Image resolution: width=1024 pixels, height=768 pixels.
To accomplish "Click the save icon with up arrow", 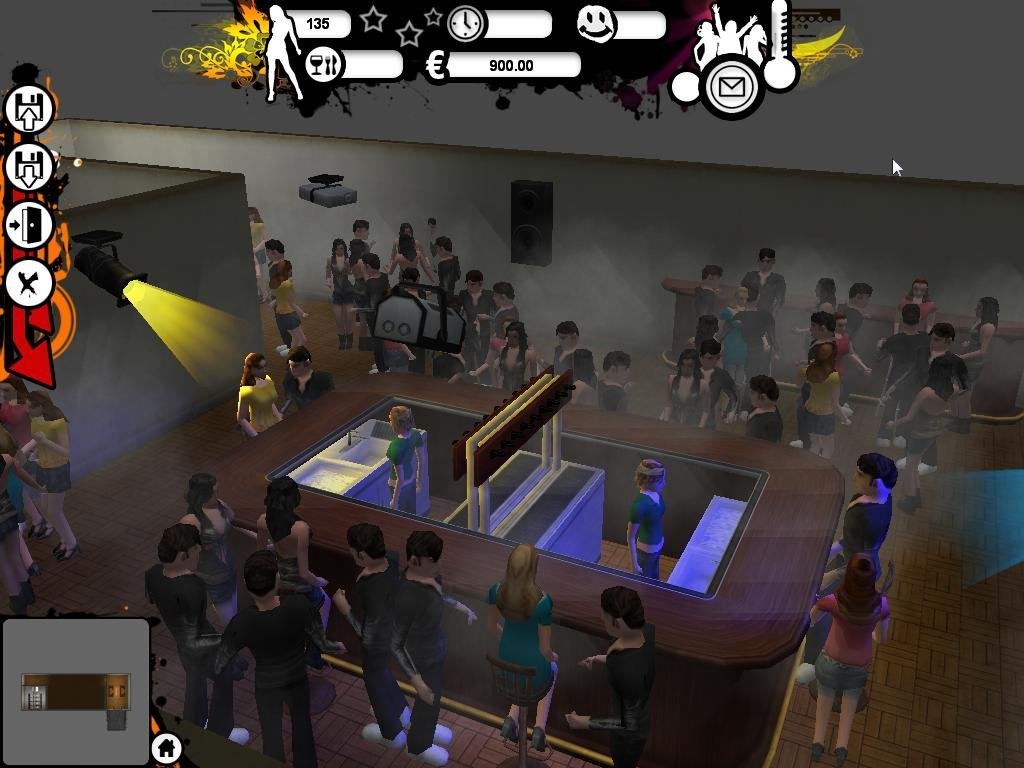I will (x=29, y=109).
